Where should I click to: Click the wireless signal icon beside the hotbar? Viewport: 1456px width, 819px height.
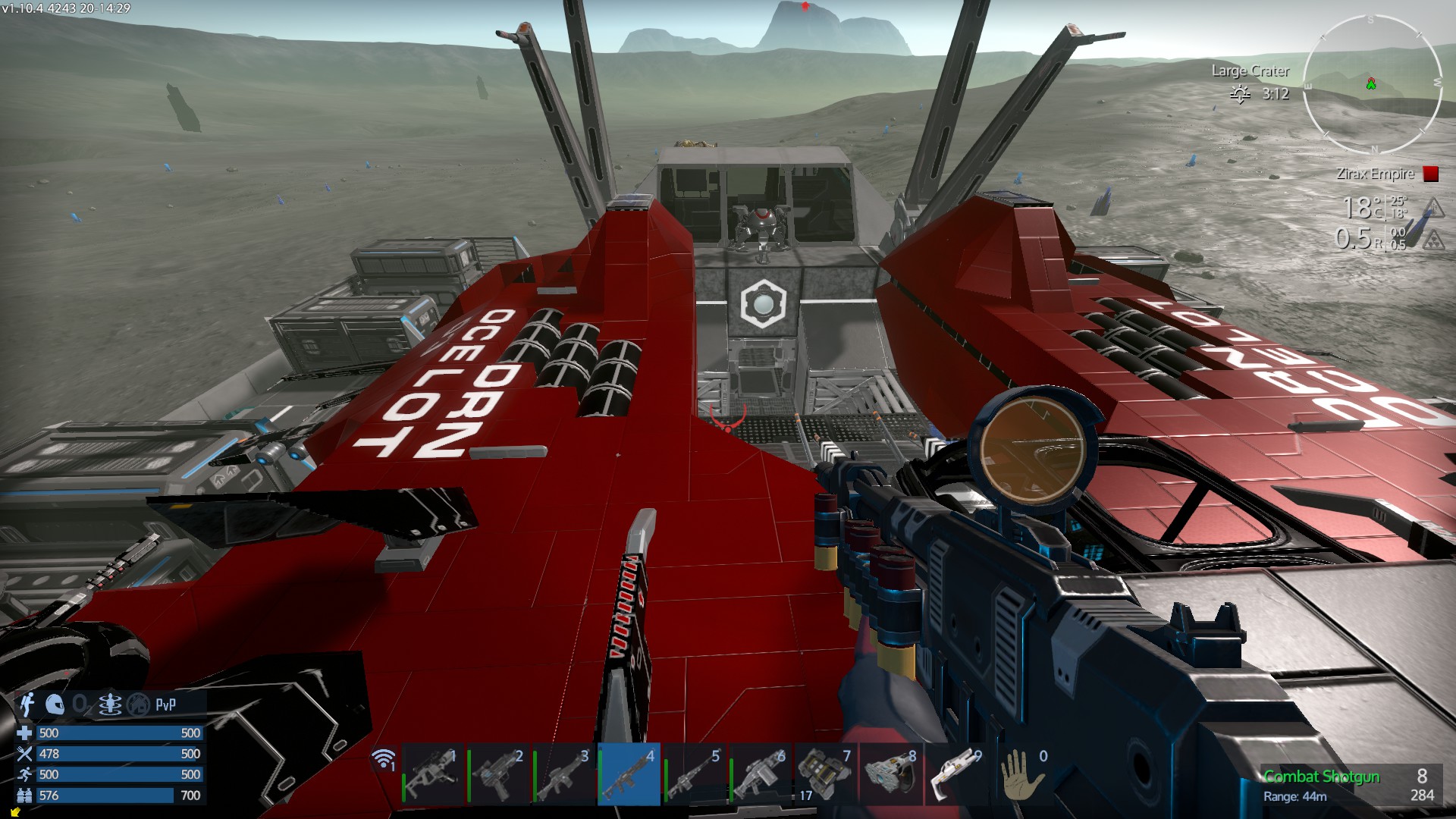[384, 759]
